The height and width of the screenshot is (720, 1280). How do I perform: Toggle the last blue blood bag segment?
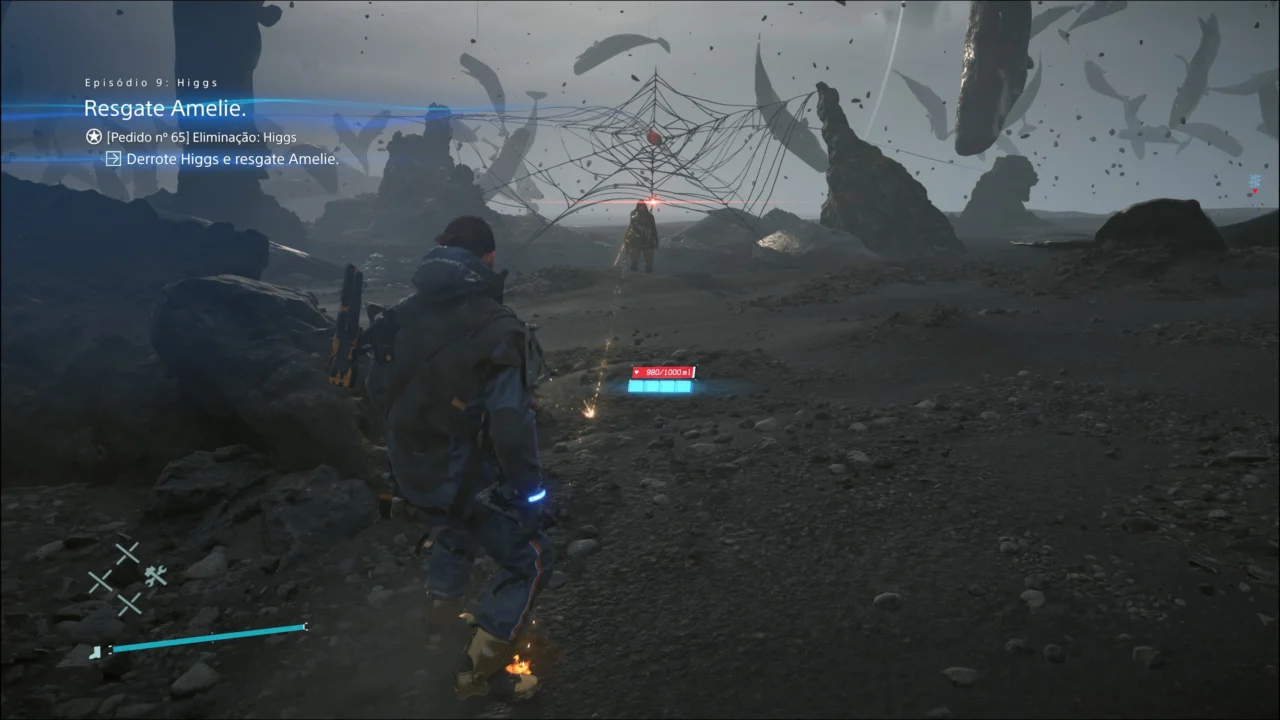point(683,386)
